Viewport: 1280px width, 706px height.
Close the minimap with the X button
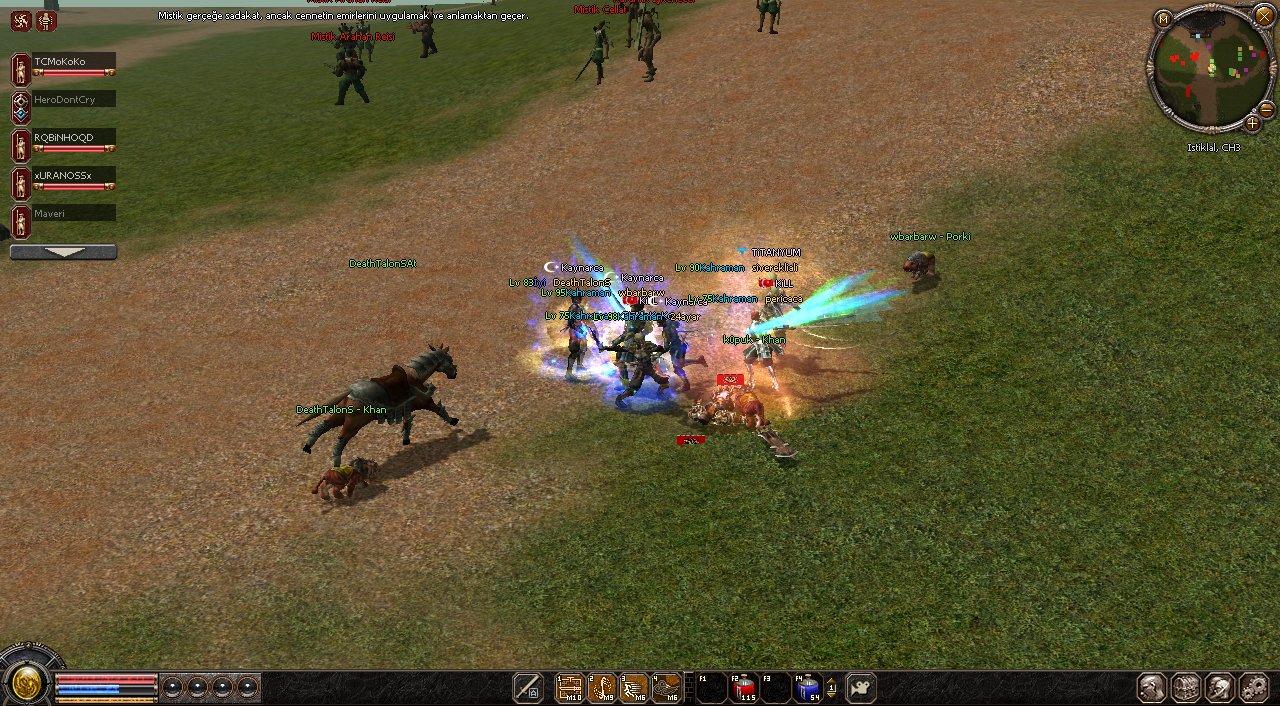[x=1264, y=15]
